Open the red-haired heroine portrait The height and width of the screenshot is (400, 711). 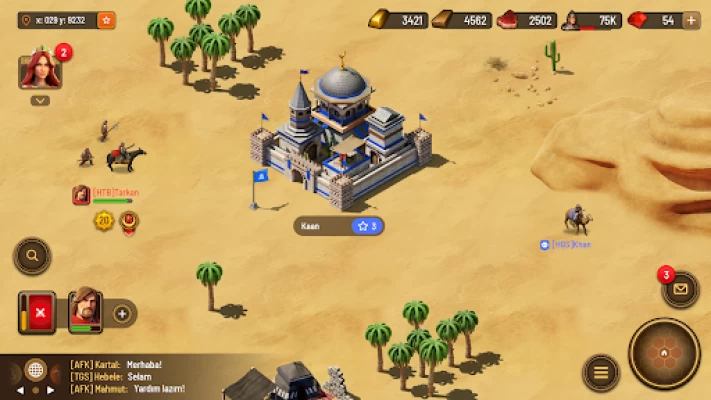40,71
